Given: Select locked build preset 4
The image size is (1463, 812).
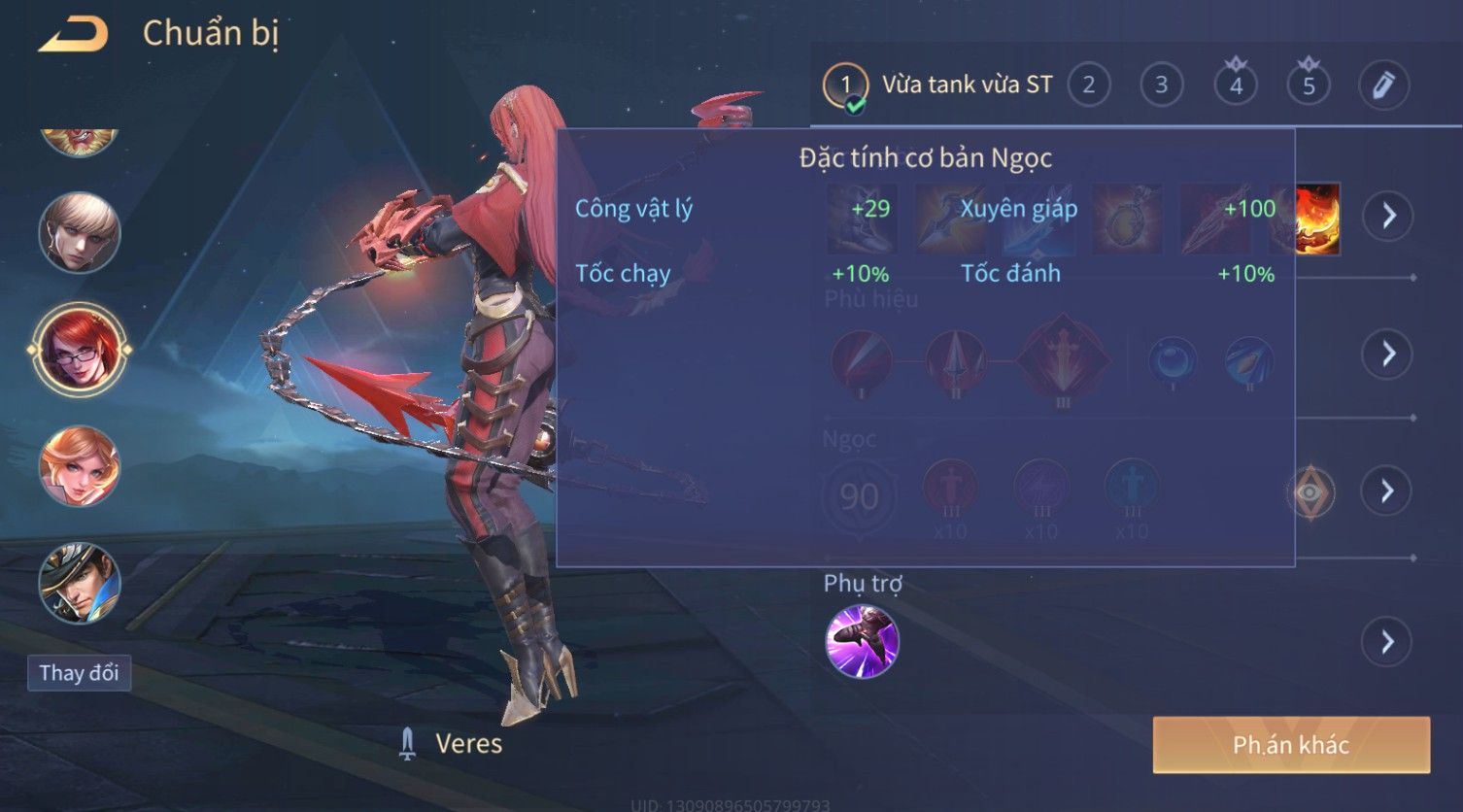Looking at the screenshot, I should [x=1236, y=85].
